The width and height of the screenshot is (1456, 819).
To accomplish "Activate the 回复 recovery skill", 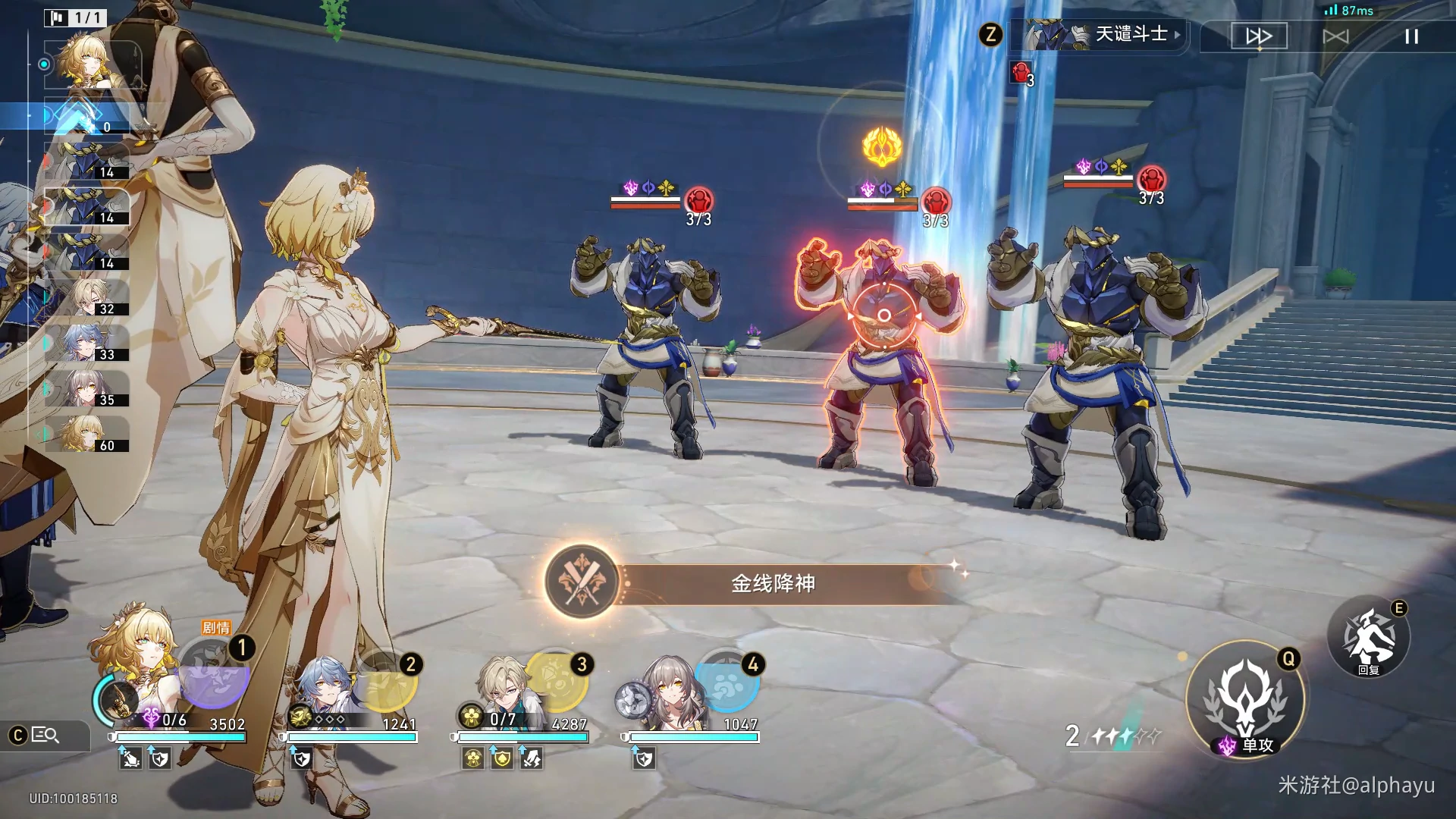I will click(x=1368, y=638).
